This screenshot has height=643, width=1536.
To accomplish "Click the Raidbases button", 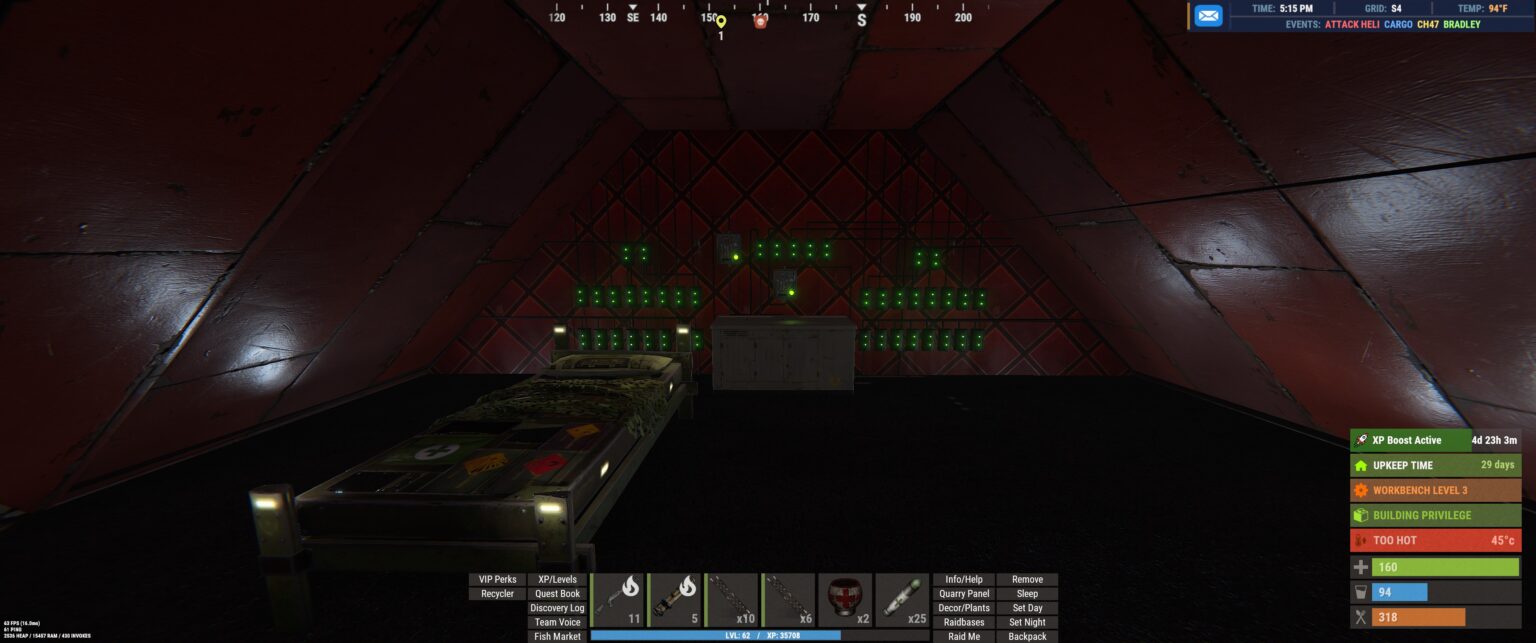I will [x=964, y=622].
